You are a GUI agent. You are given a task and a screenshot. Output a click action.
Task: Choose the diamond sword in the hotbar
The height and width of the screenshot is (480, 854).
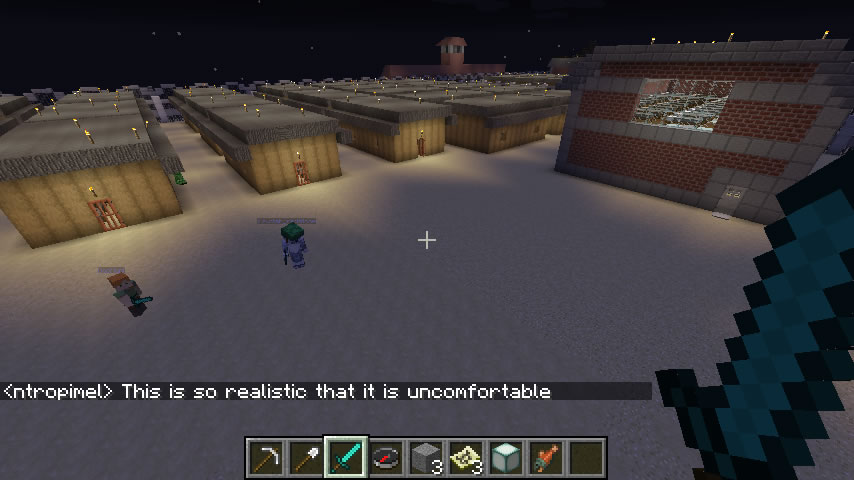(346, 457)
